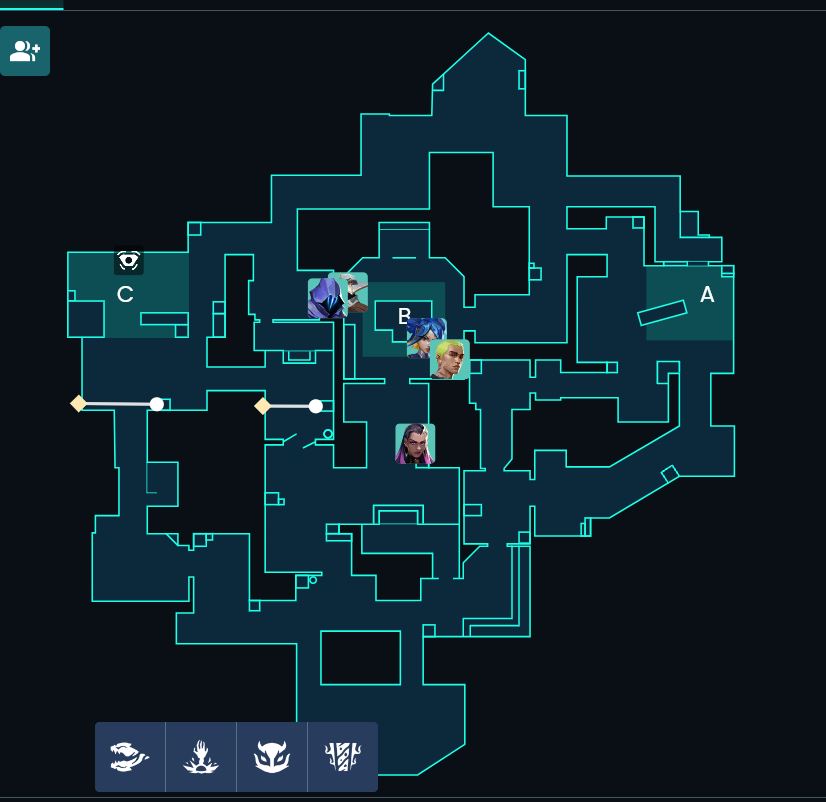
Task: Select the purple-haired agent below B site
Action: click(415, 444)
